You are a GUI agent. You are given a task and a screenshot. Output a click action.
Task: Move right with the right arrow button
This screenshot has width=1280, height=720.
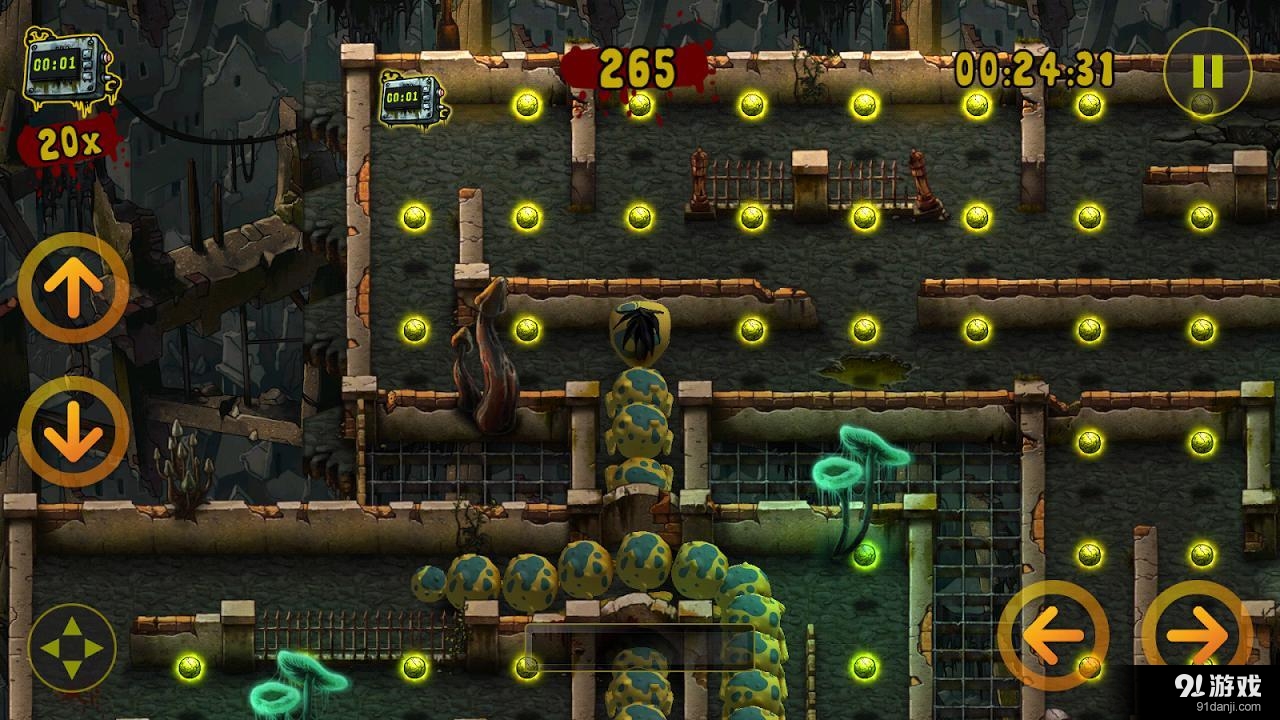[1197, 634]
